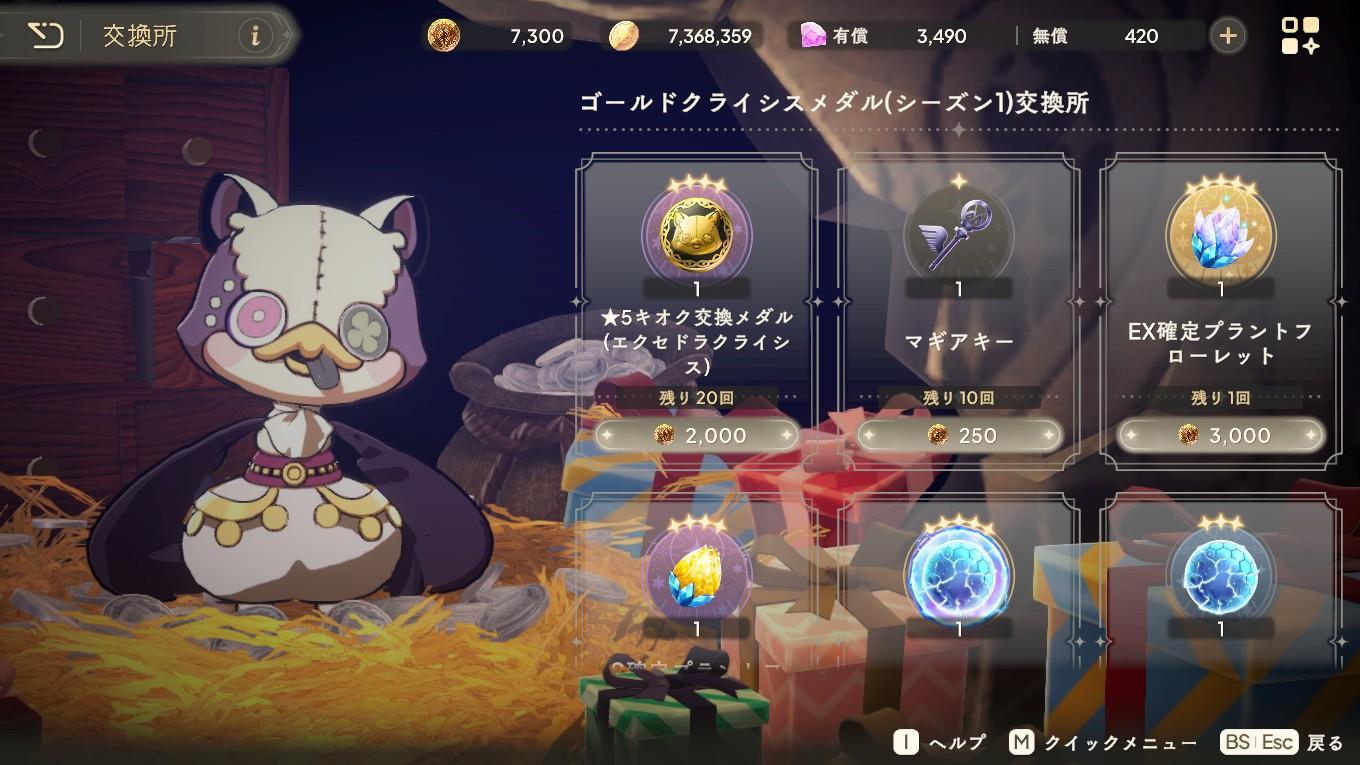The width and height of the screenshot is (1360, 765).
Task: Click the gold medal icon showing 7,300
Action: 447,34
